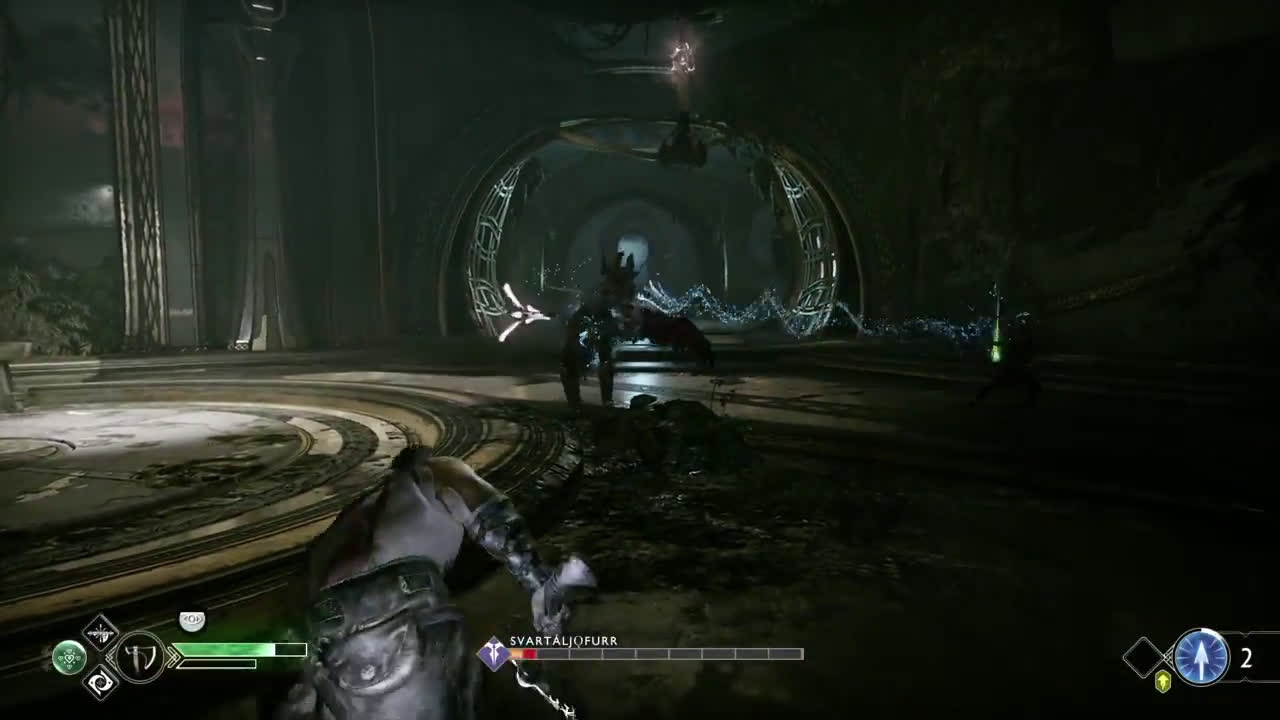
Task: Click the empty diamond slot beside arrow
Action: 1145,657
